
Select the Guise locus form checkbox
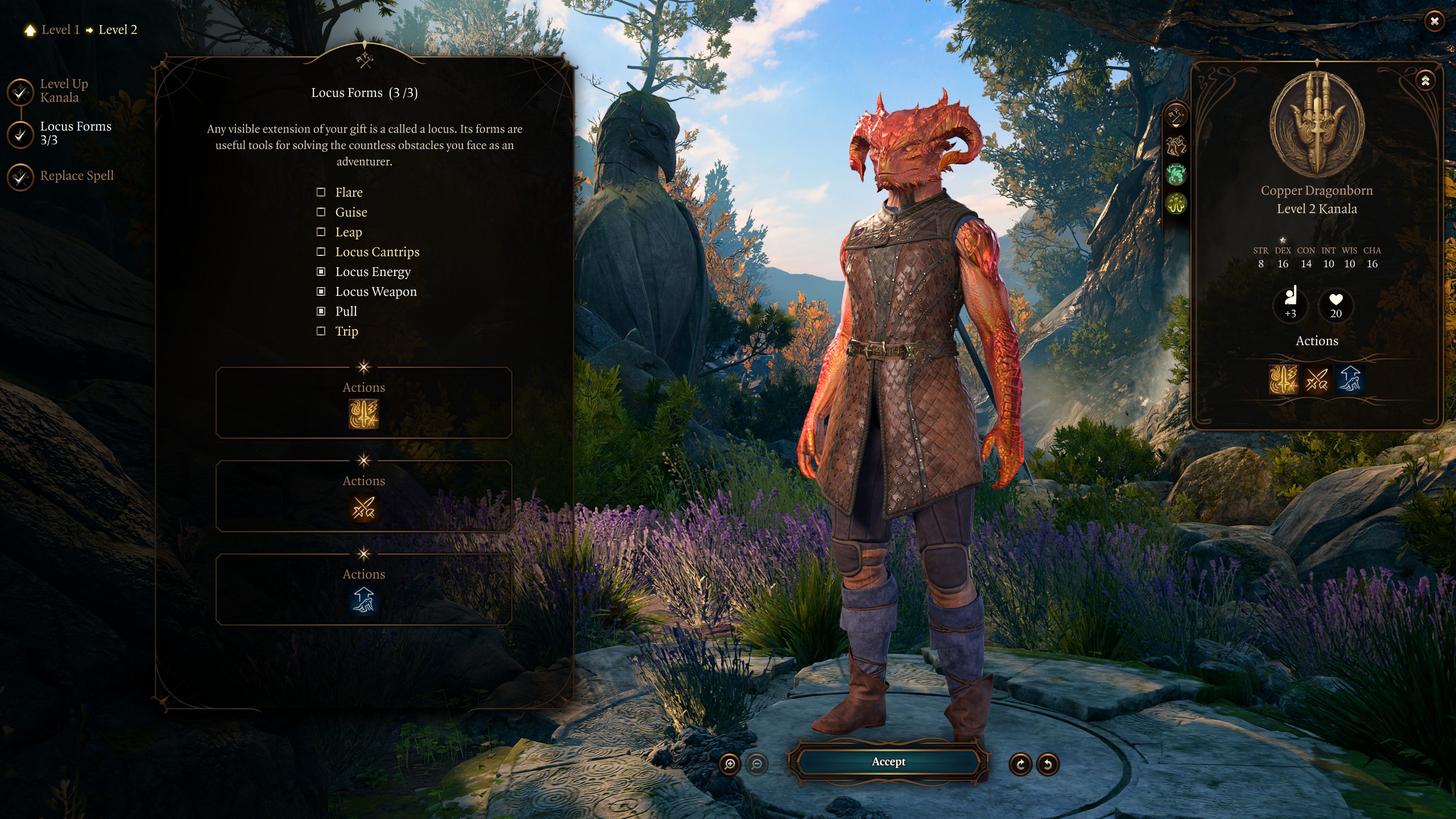(x=321, y=212)
